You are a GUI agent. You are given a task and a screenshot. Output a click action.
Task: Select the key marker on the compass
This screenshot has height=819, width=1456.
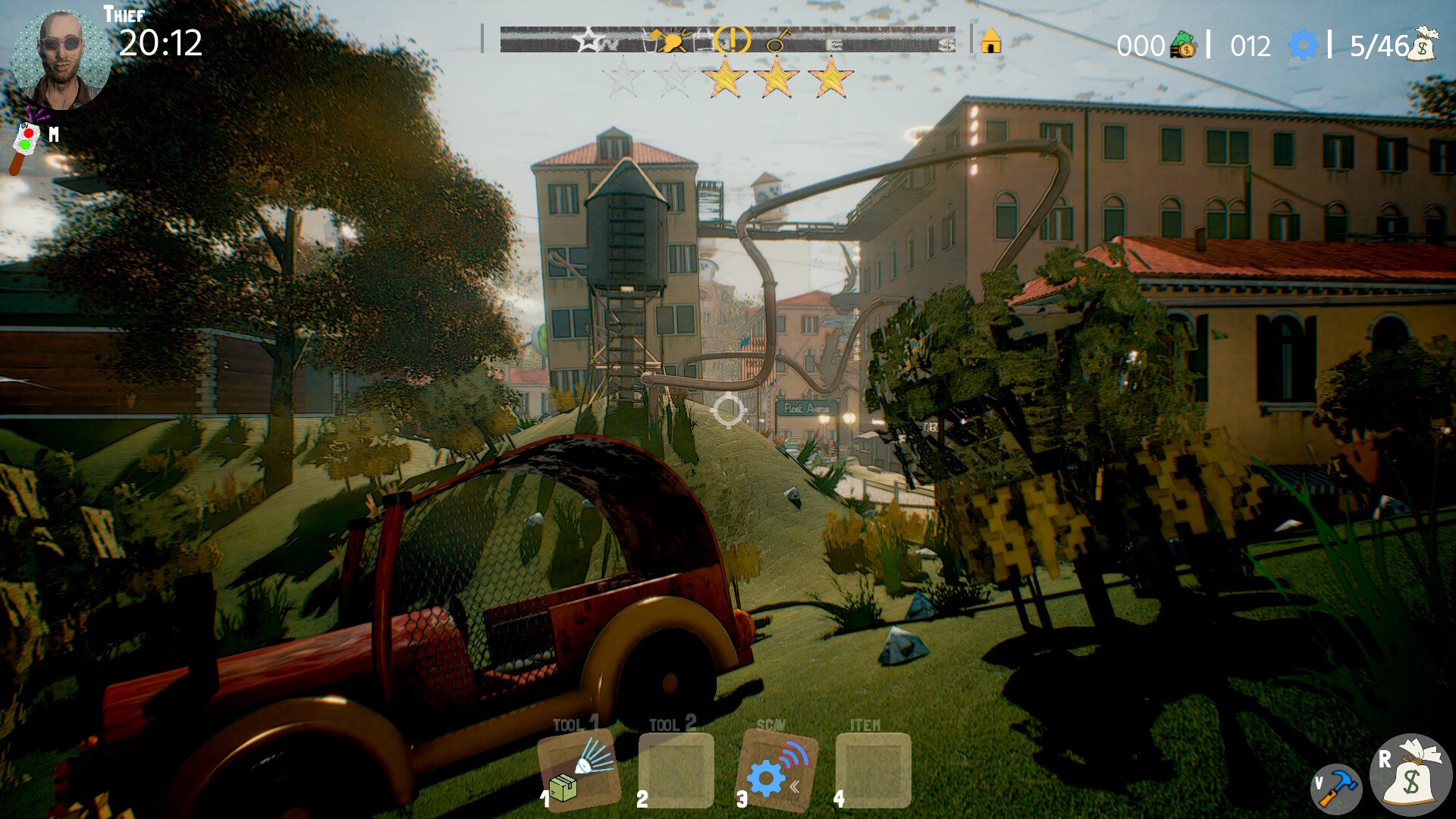click(777, 40)
